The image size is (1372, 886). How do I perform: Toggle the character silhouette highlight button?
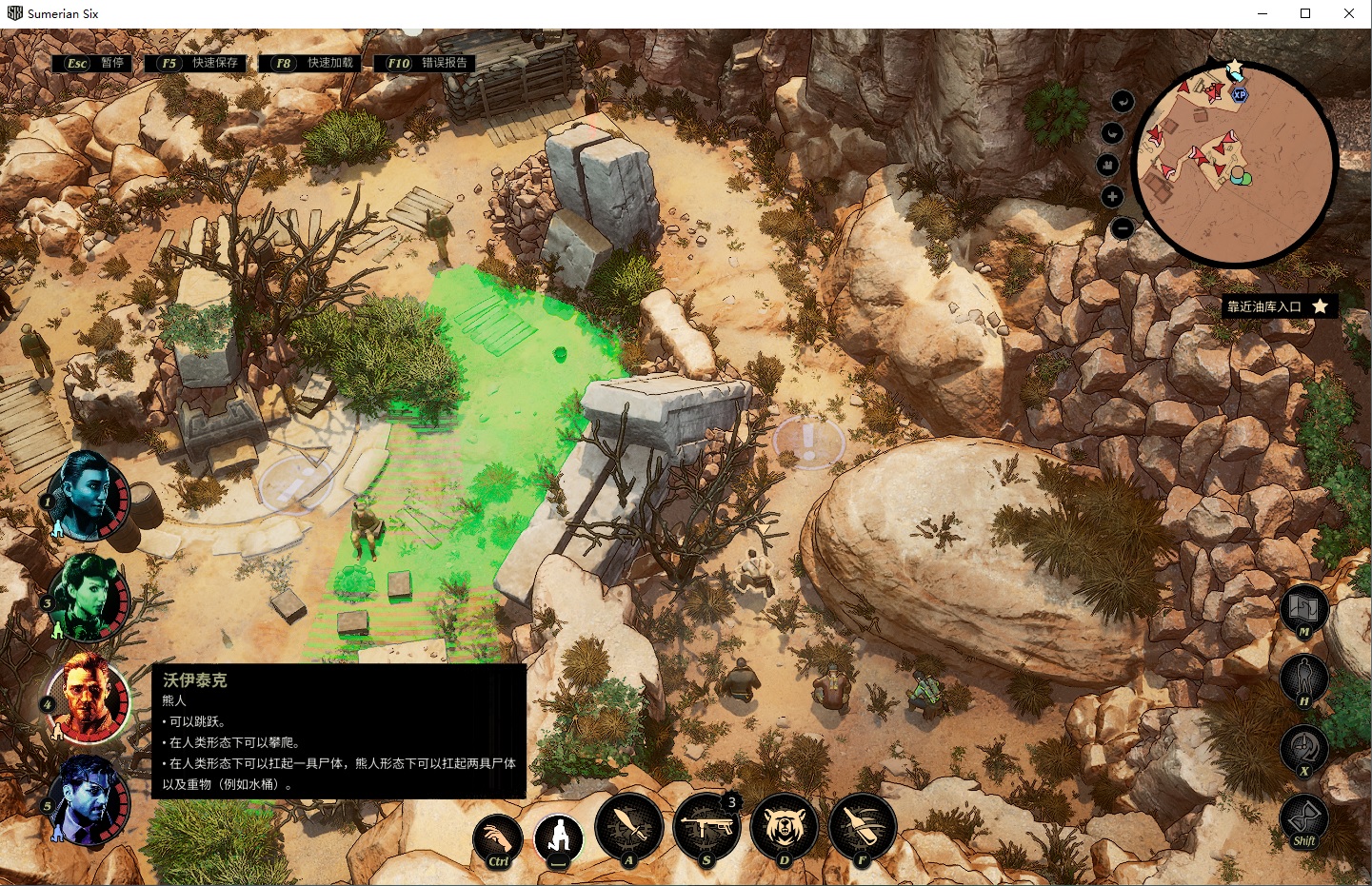pyautogui.click(x=1303, y=678)
